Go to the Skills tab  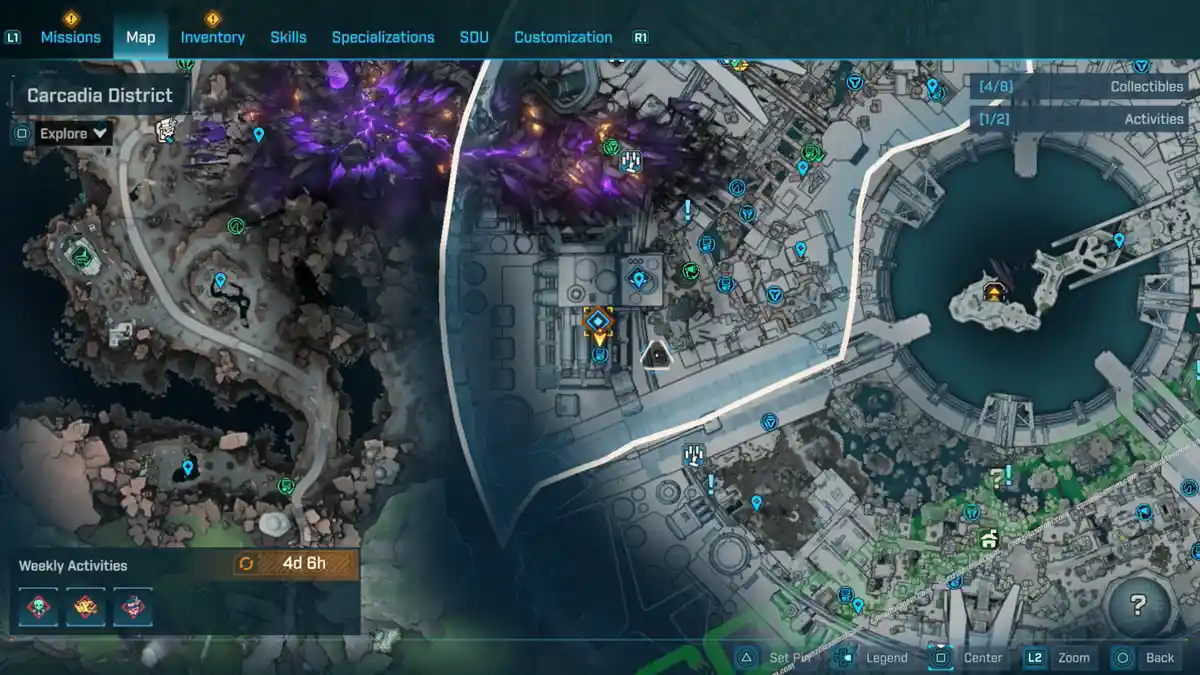click(x=288, y=37)
